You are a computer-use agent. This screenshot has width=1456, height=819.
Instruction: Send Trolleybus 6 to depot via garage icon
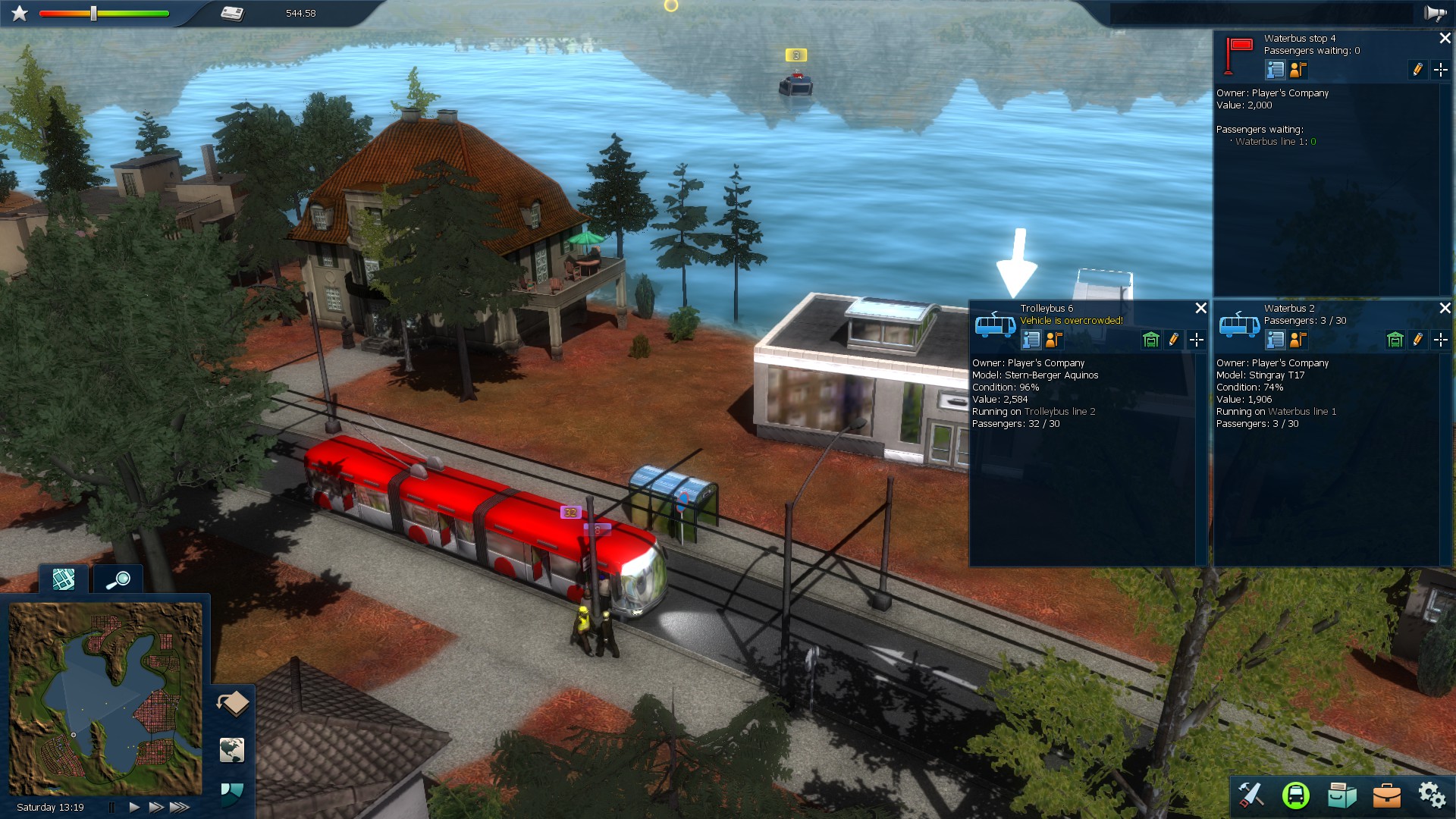coord(1150,340)
